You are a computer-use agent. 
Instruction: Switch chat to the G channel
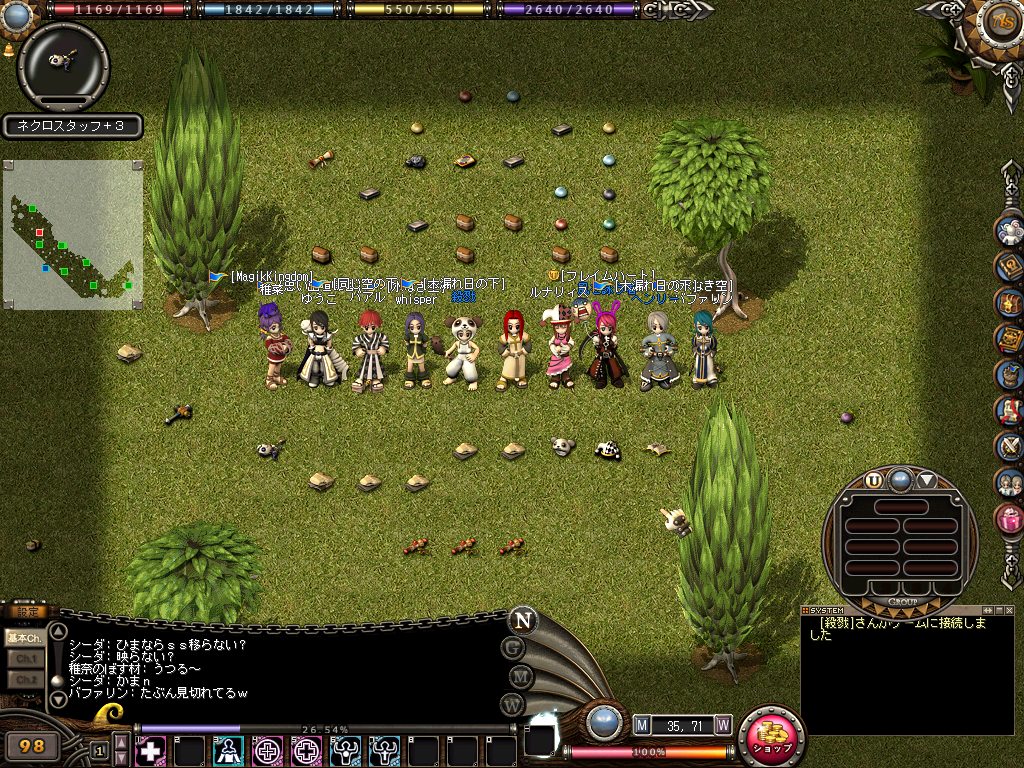tap(513, 648)
